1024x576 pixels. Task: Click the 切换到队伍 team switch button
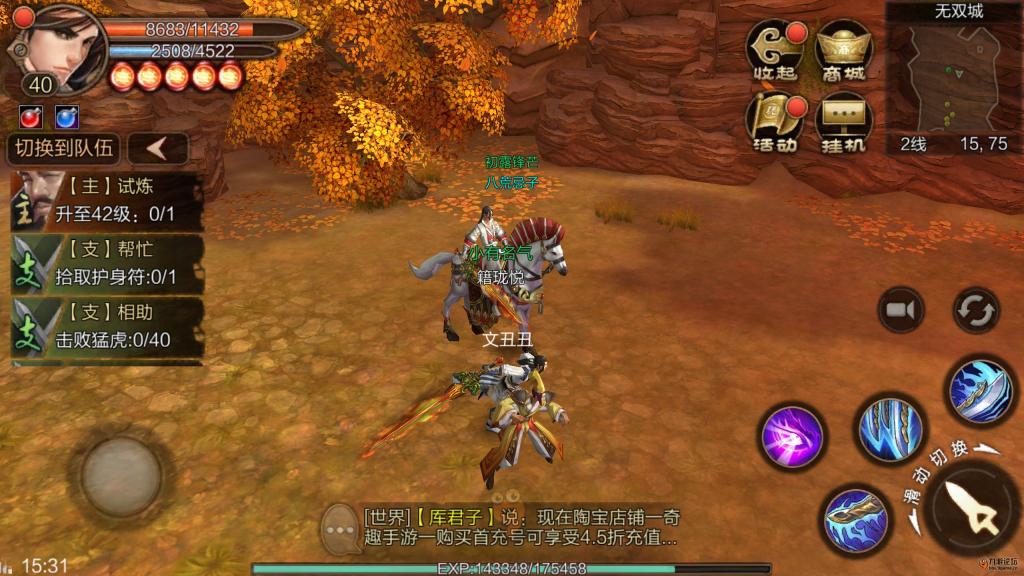tap(63, 149)
